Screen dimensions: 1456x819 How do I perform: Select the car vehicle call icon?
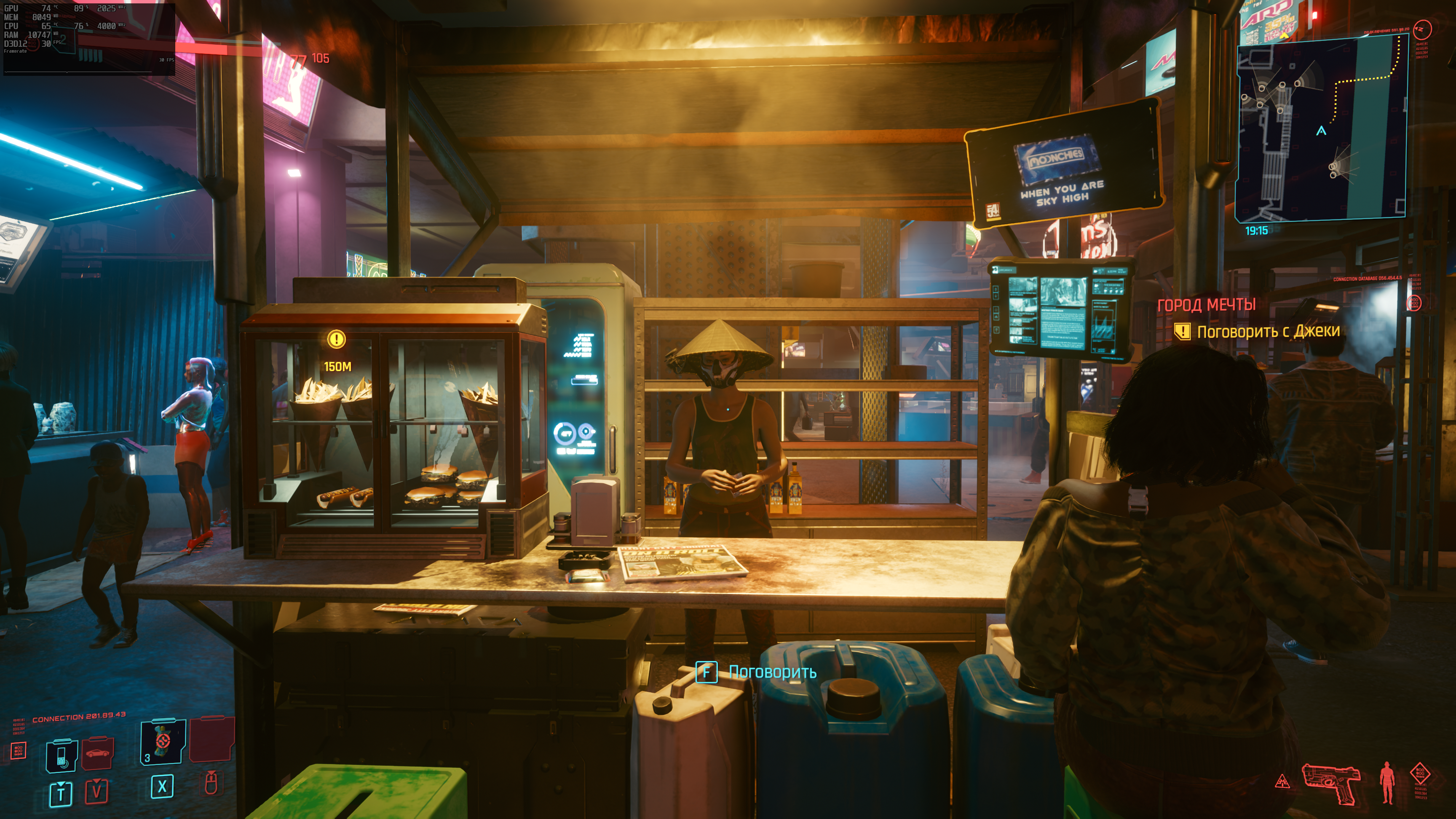(x=98, y=753)
